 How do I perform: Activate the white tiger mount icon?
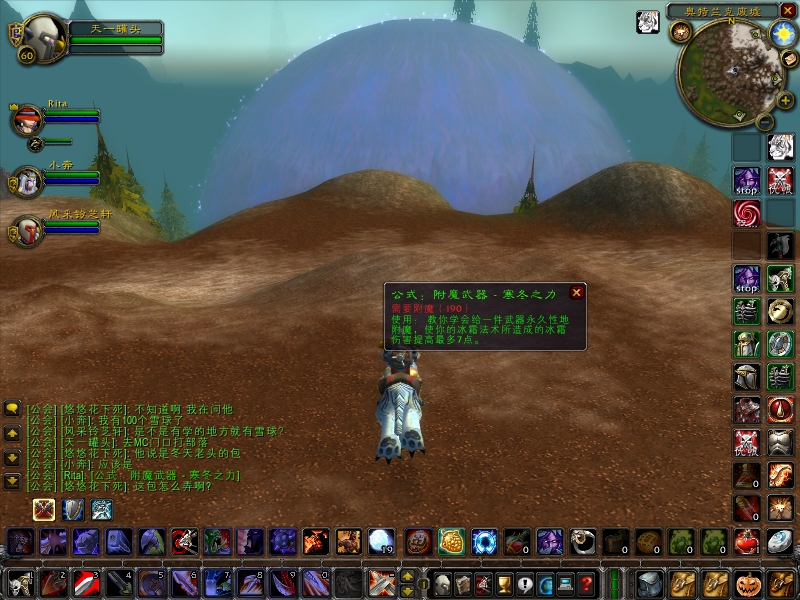point(779,147)
